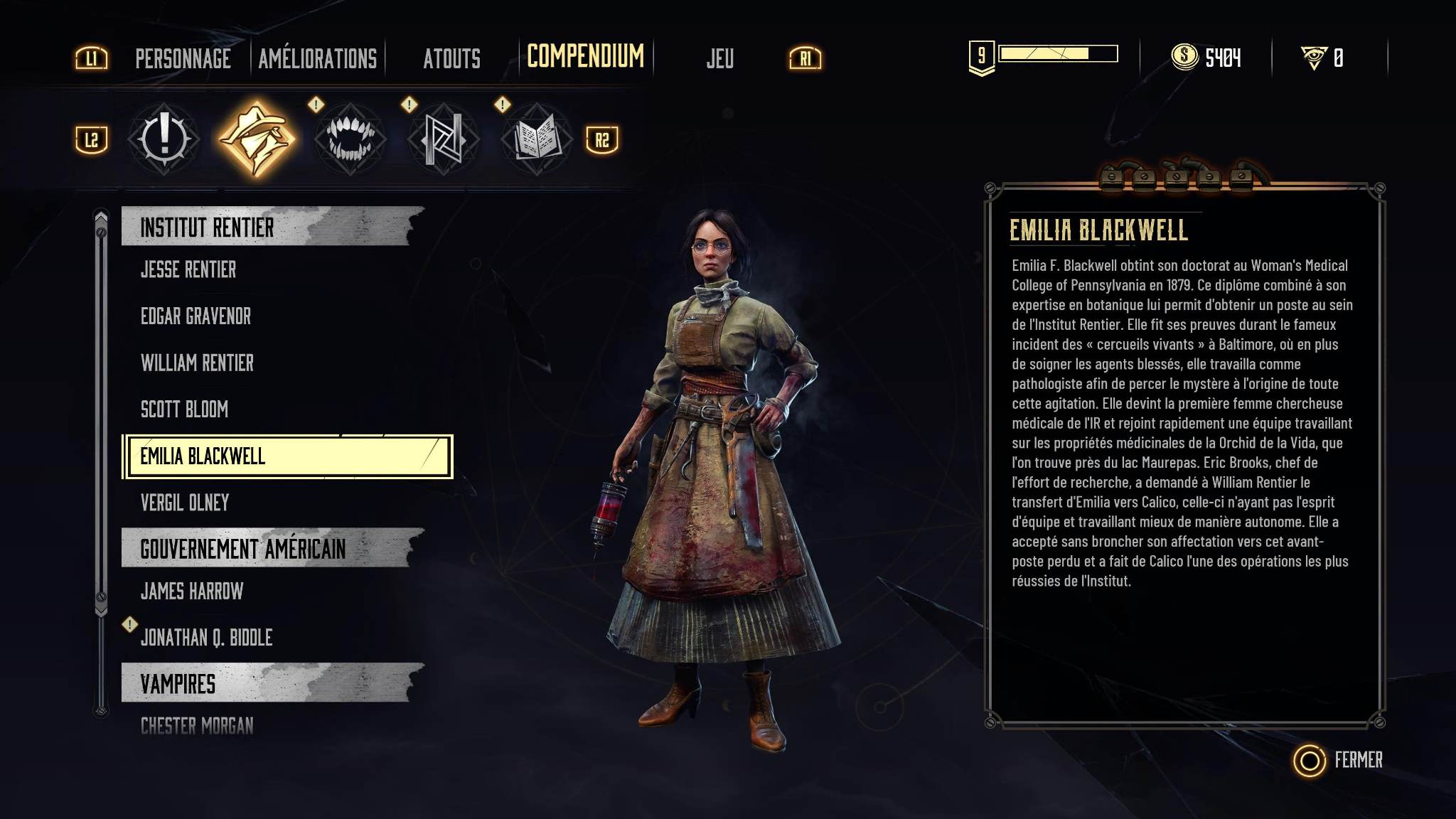Open the open book category

click(x=536, y=139)
